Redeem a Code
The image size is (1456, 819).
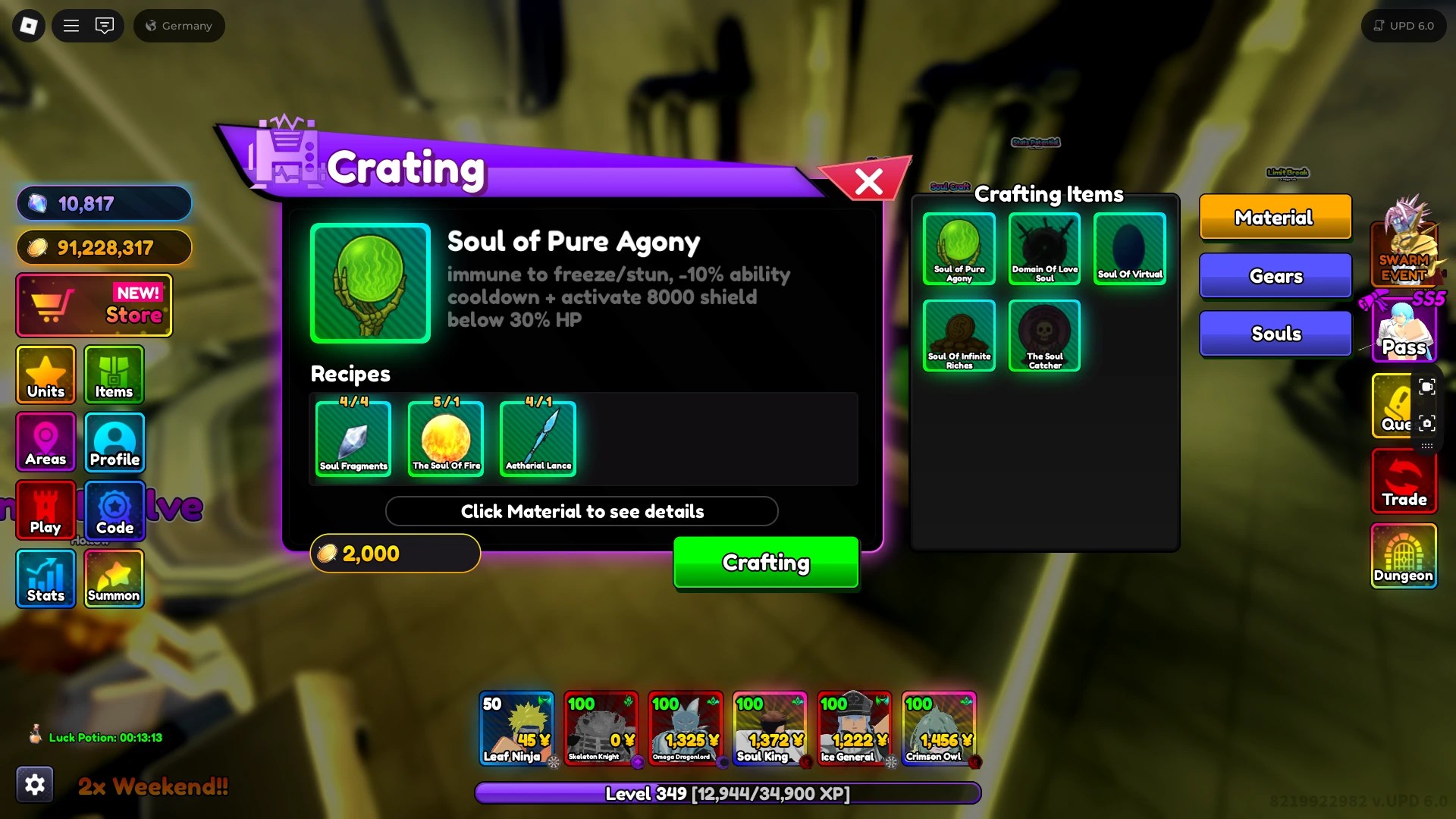[x=114, y=510]
